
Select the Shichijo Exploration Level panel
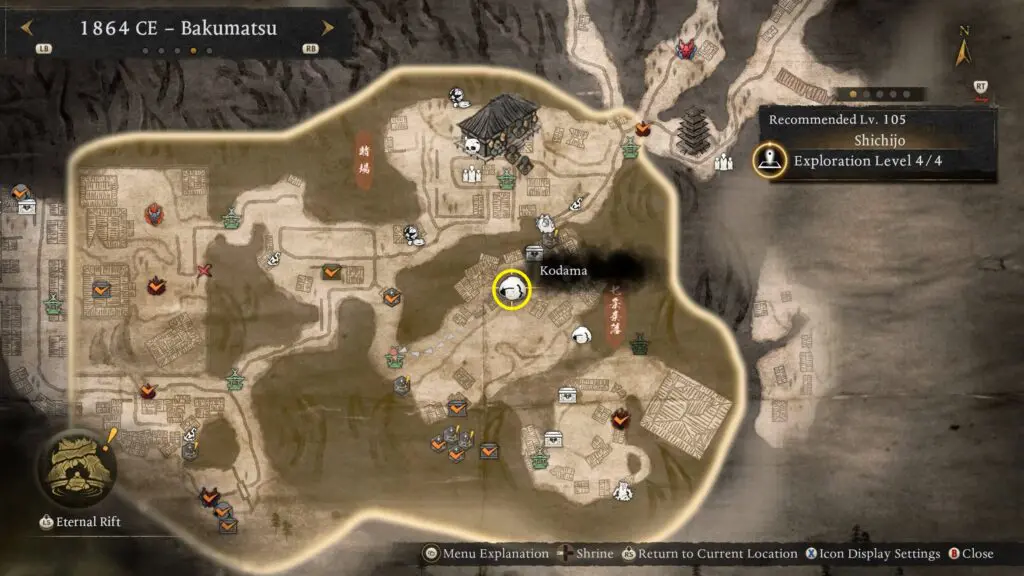click(876, 146)
